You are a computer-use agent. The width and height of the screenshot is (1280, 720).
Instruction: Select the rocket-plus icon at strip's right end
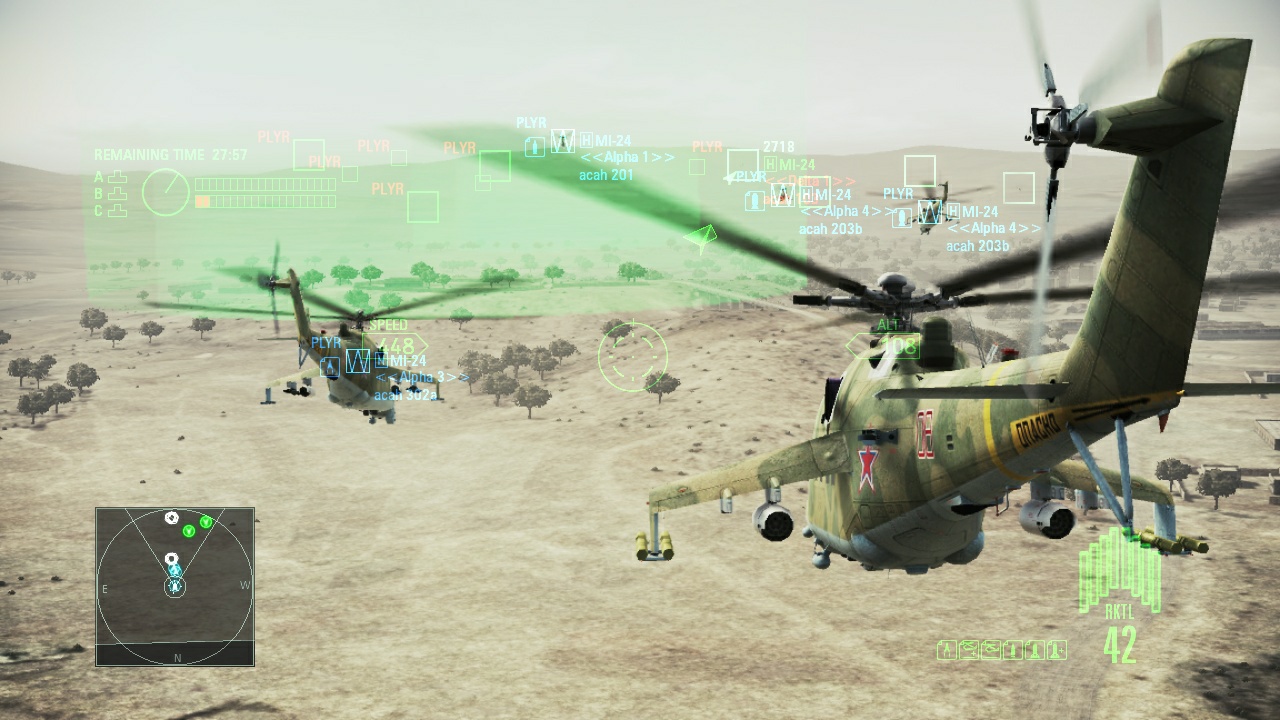[x=1057, y=648]
